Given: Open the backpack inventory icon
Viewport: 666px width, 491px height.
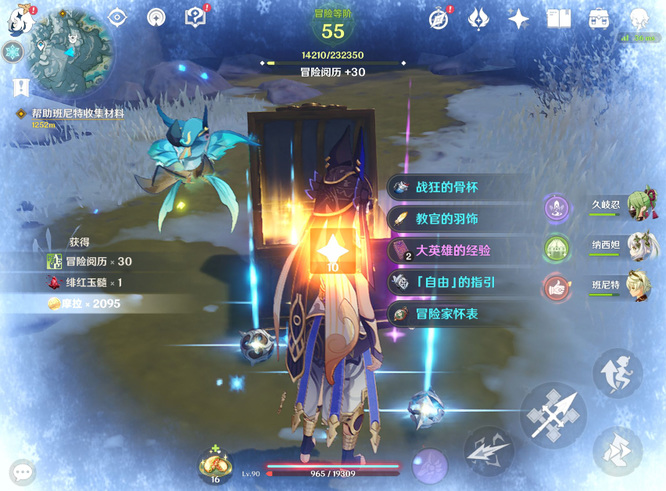Looking at the screenshot, I should point(599,18).
